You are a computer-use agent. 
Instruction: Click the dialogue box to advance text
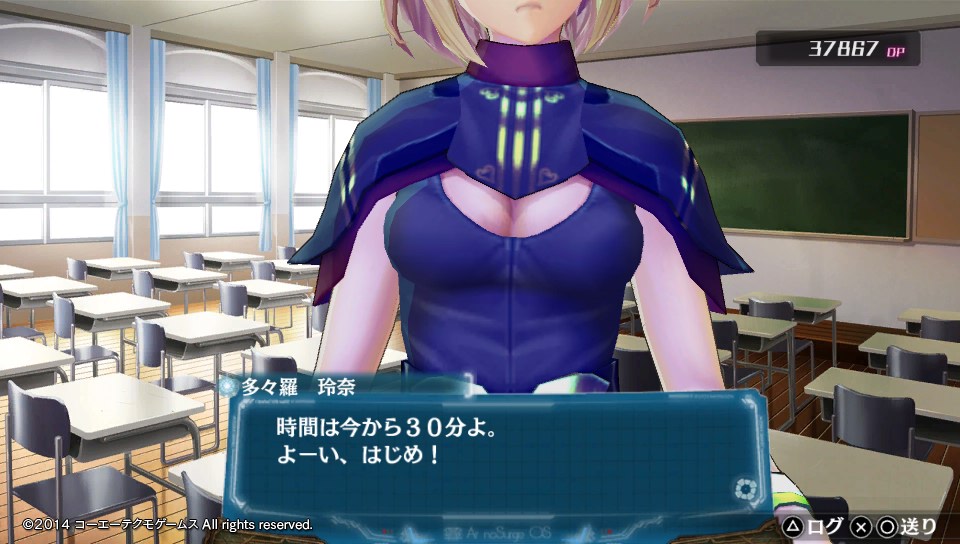pyautogui.click(x=490, y=452)
